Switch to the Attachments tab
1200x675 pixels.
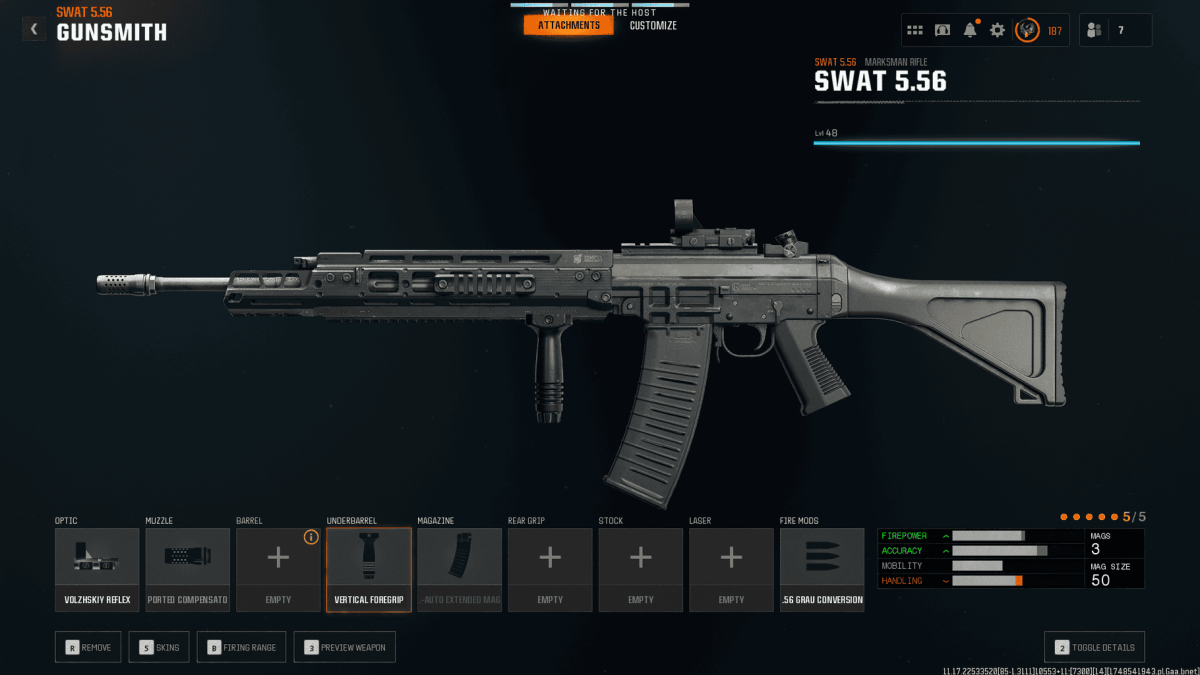click(568, 25)
